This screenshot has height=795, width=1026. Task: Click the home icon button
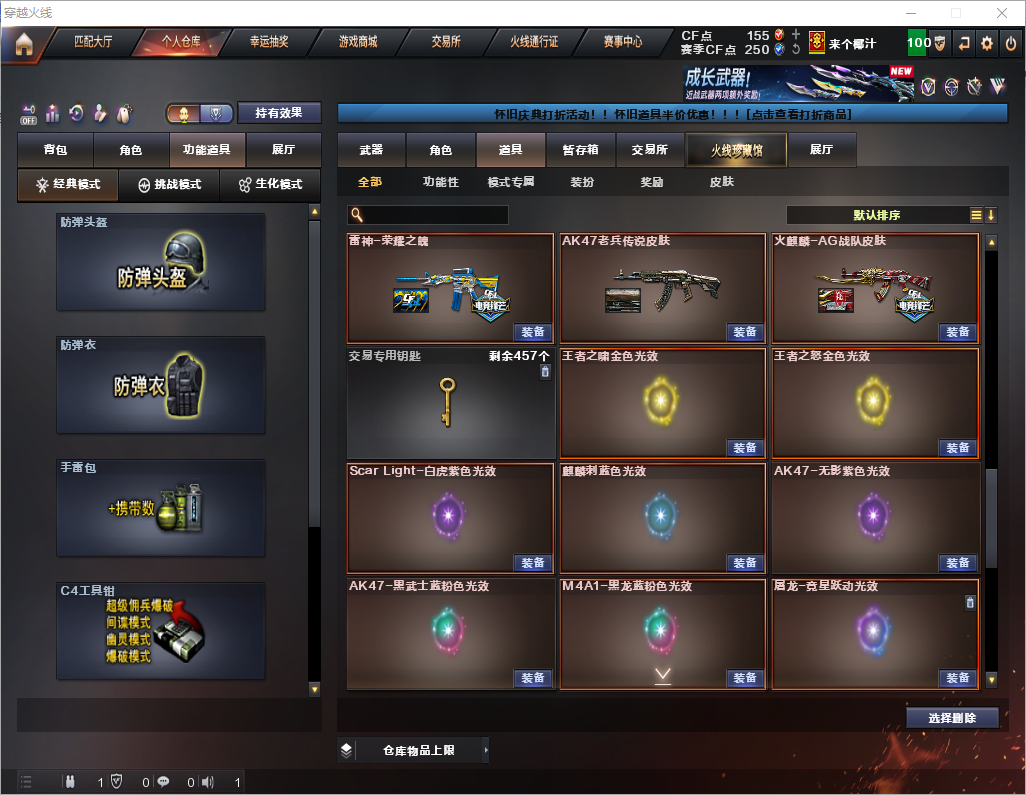(x=23, y=44)
